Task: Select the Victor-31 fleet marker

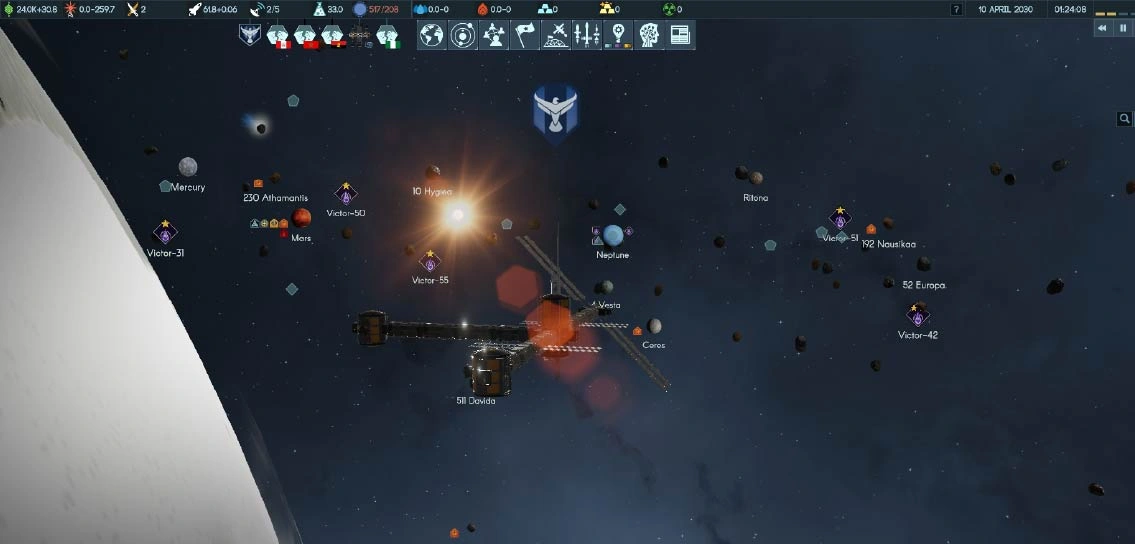Action: point(165,233)
